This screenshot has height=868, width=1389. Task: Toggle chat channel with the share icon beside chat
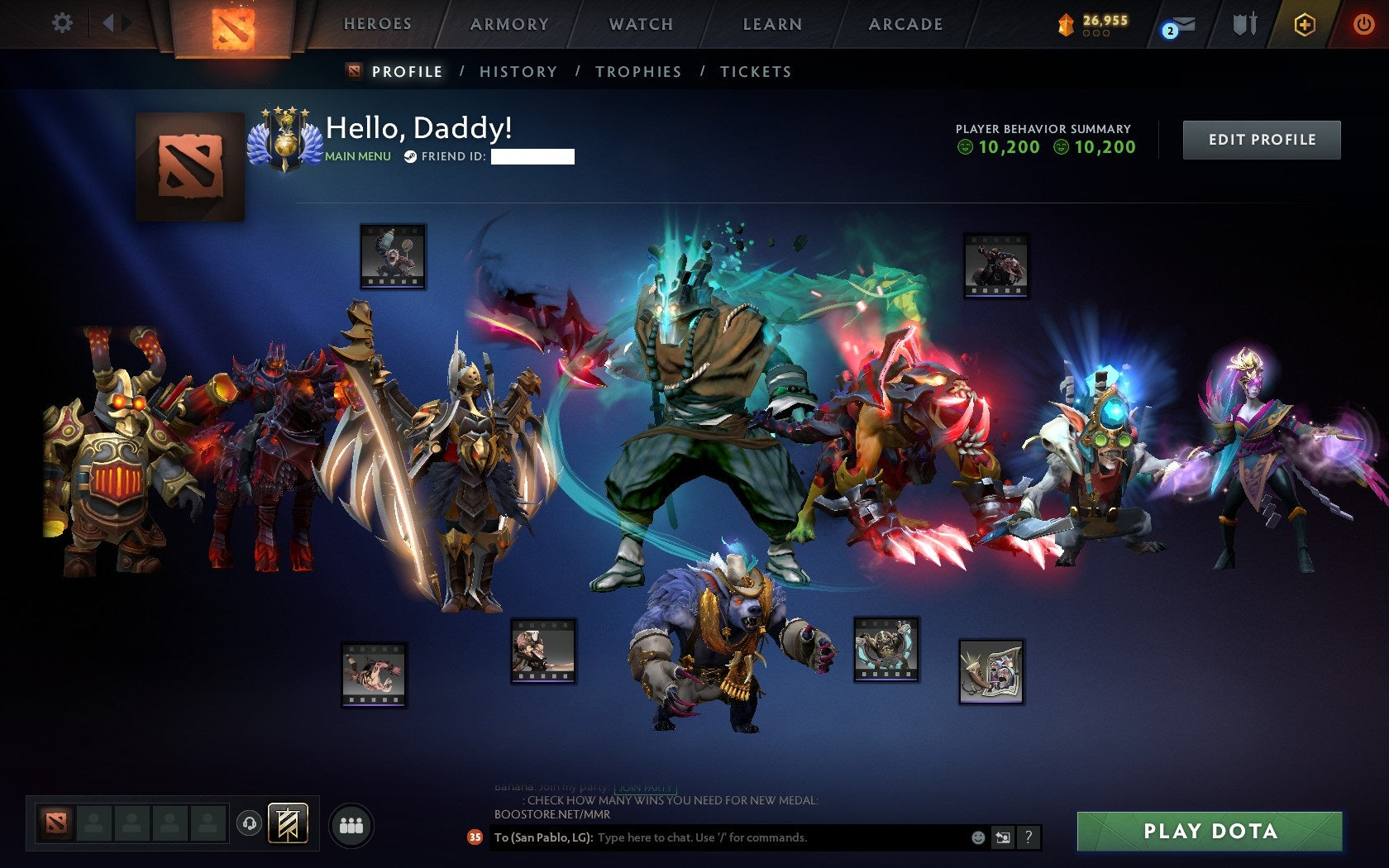pyautogui.click(x=1005, y=837)
